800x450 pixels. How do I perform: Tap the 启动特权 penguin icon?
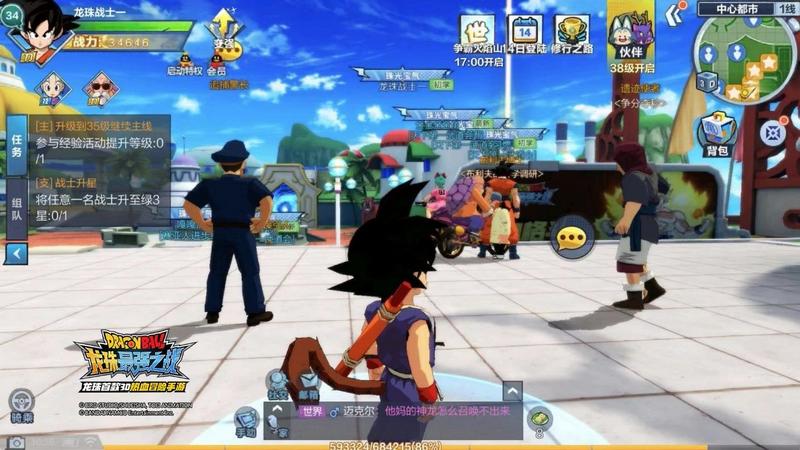click(184, 59)
